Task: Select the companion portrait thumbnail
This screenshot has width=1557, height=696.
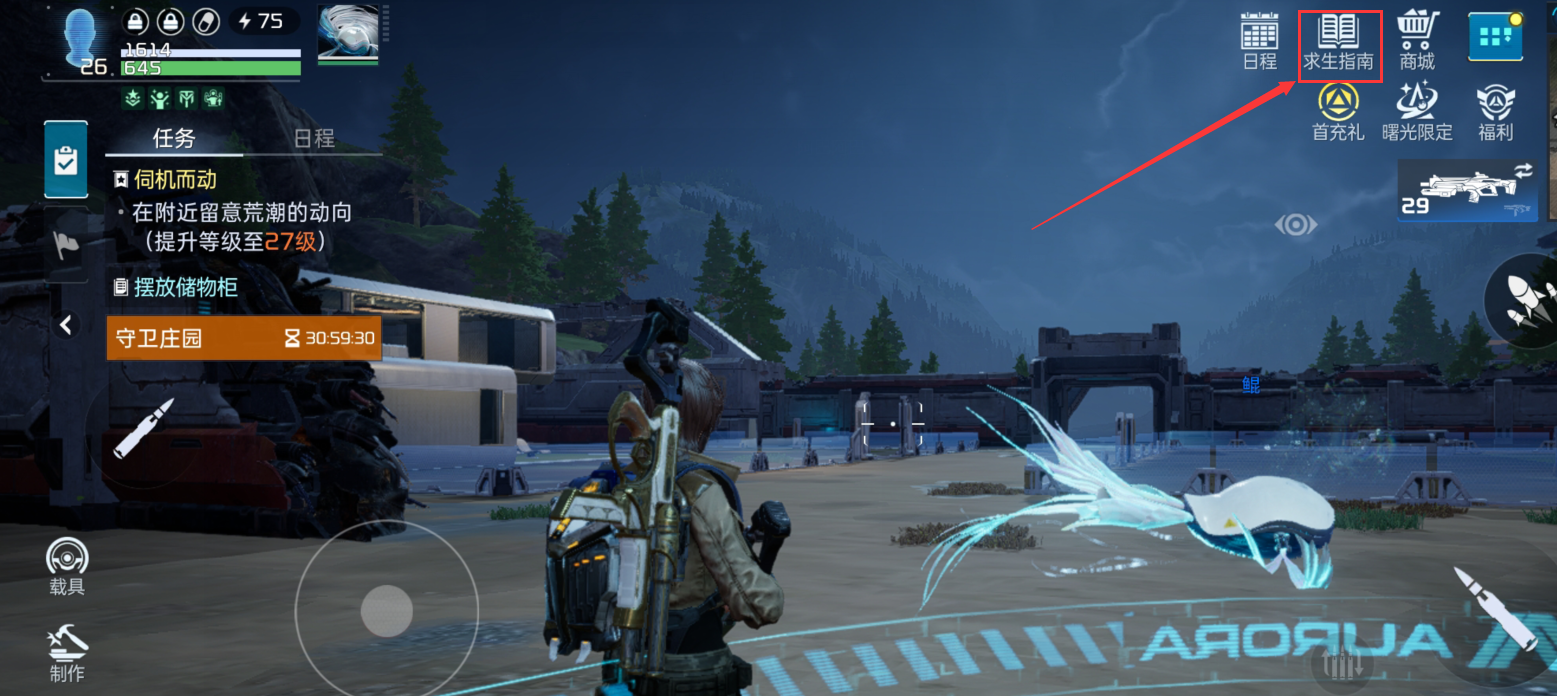Action: [347, 33]
